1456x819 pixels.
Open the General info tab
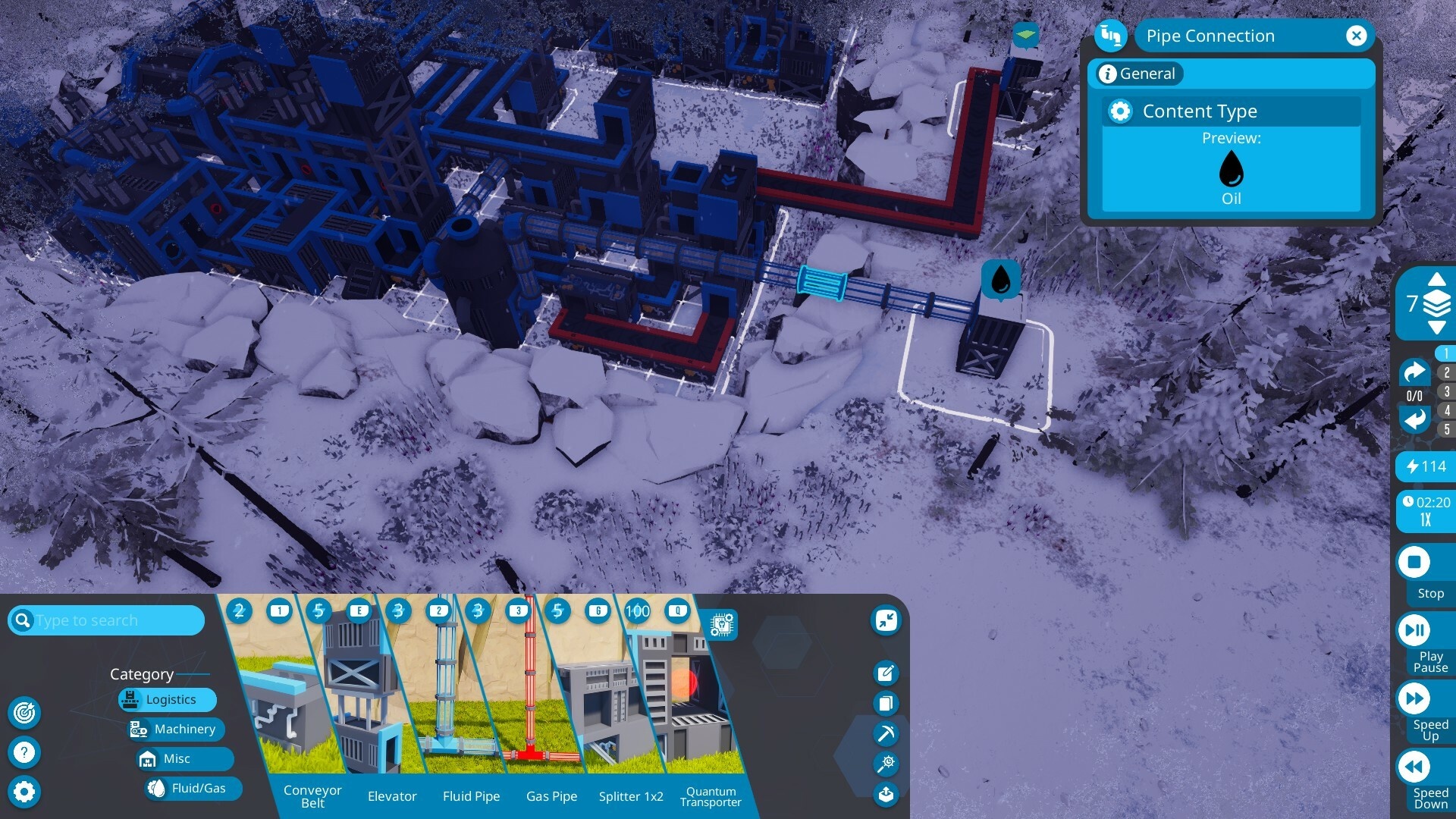click(1137, 74)
